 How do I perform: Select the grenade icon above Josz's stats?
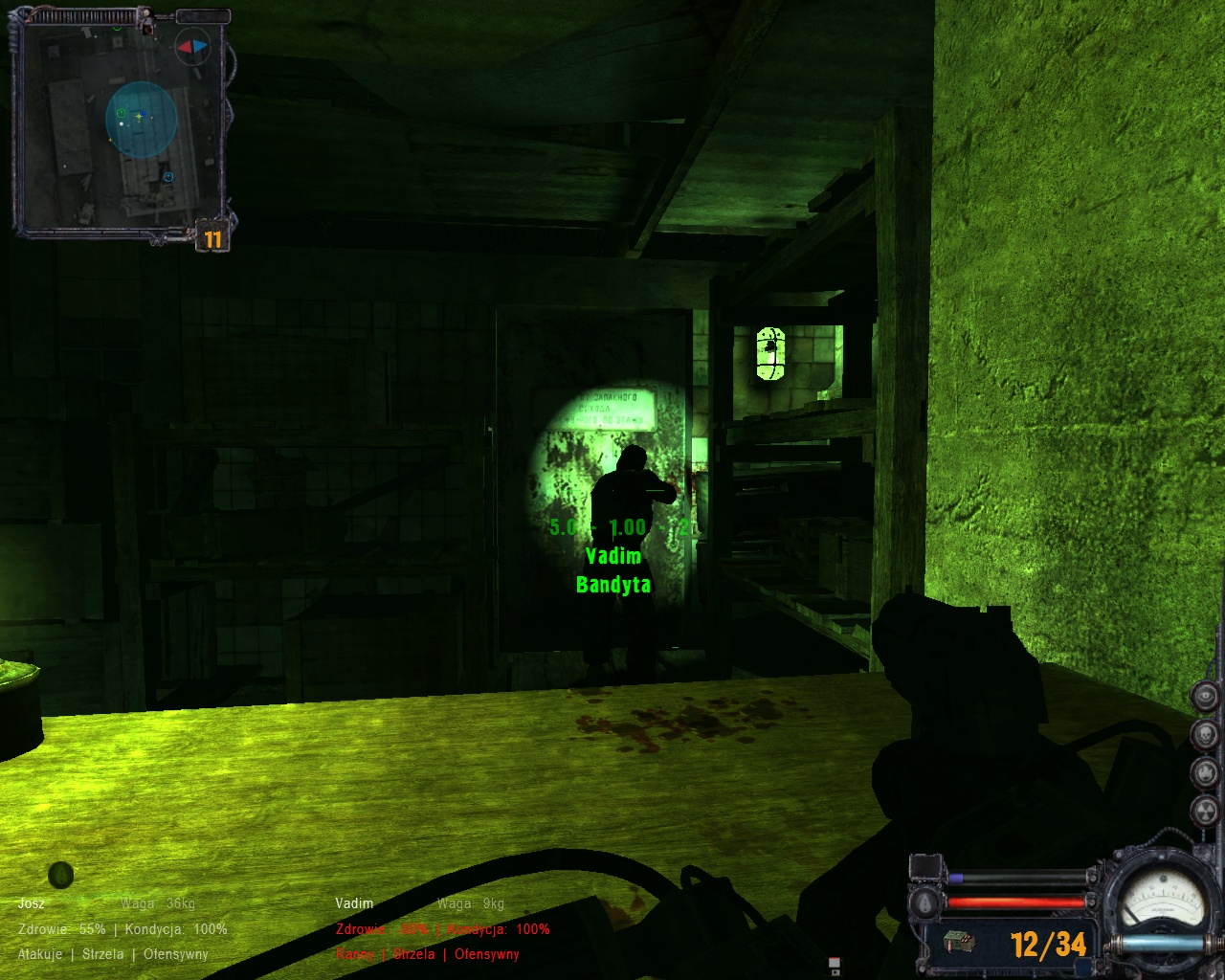click(x=61, y=874)
